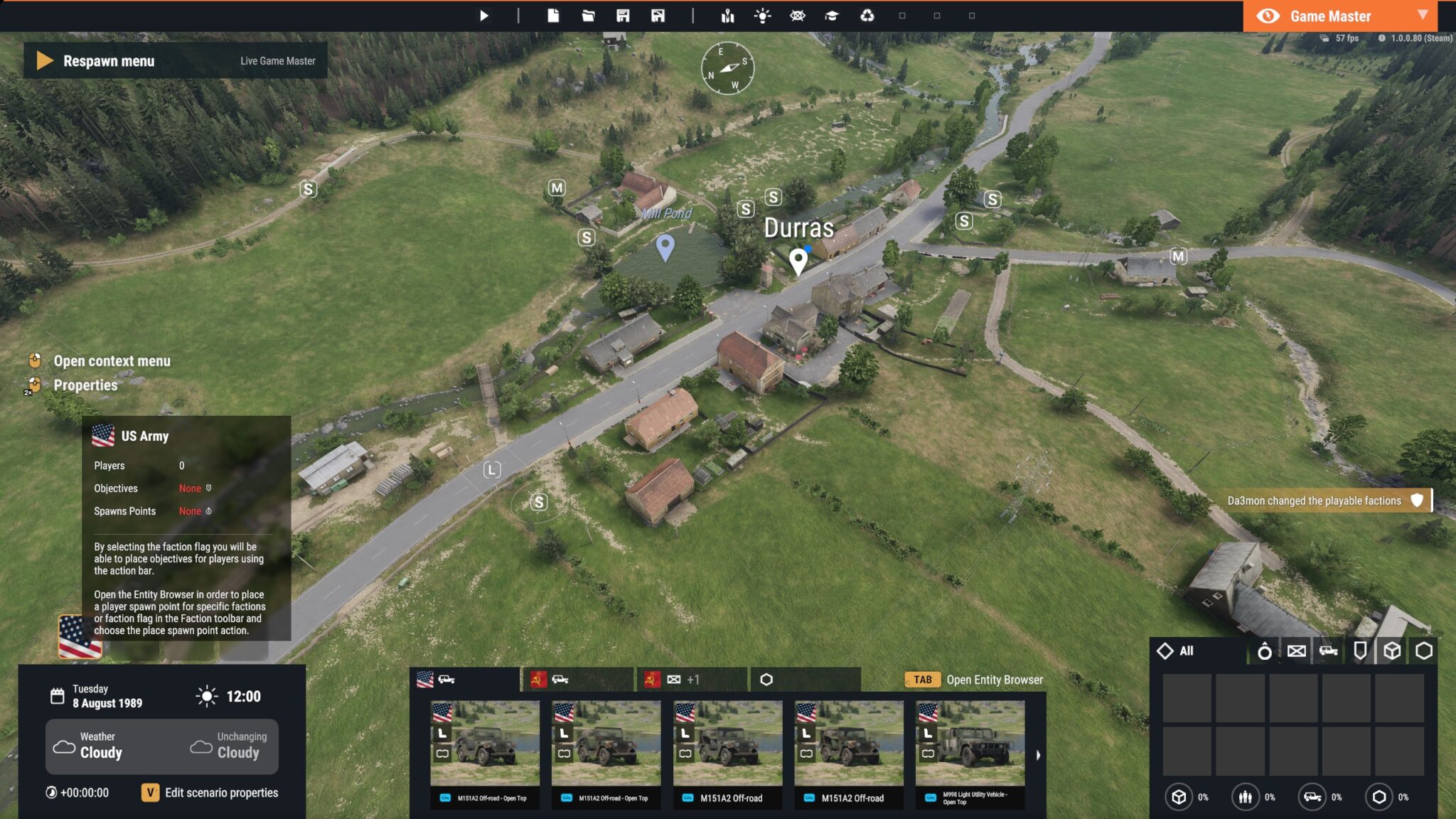Toggle the box props filter in the entity panel
The width and height of the screenshot is (1456, 819).
(x=1392, y=651)
